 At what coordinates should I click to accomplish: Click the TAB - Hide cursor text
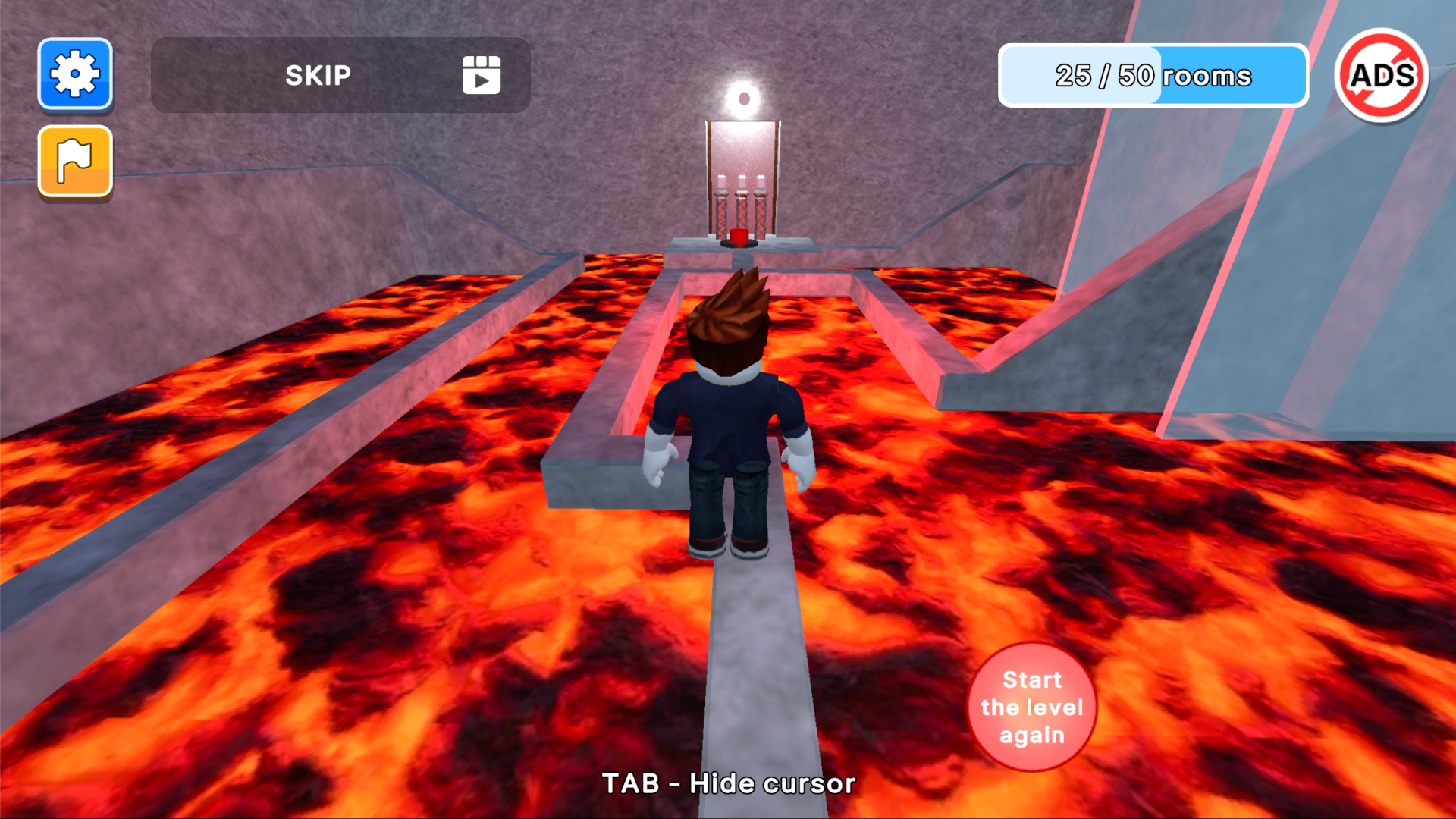pos(728,783)
